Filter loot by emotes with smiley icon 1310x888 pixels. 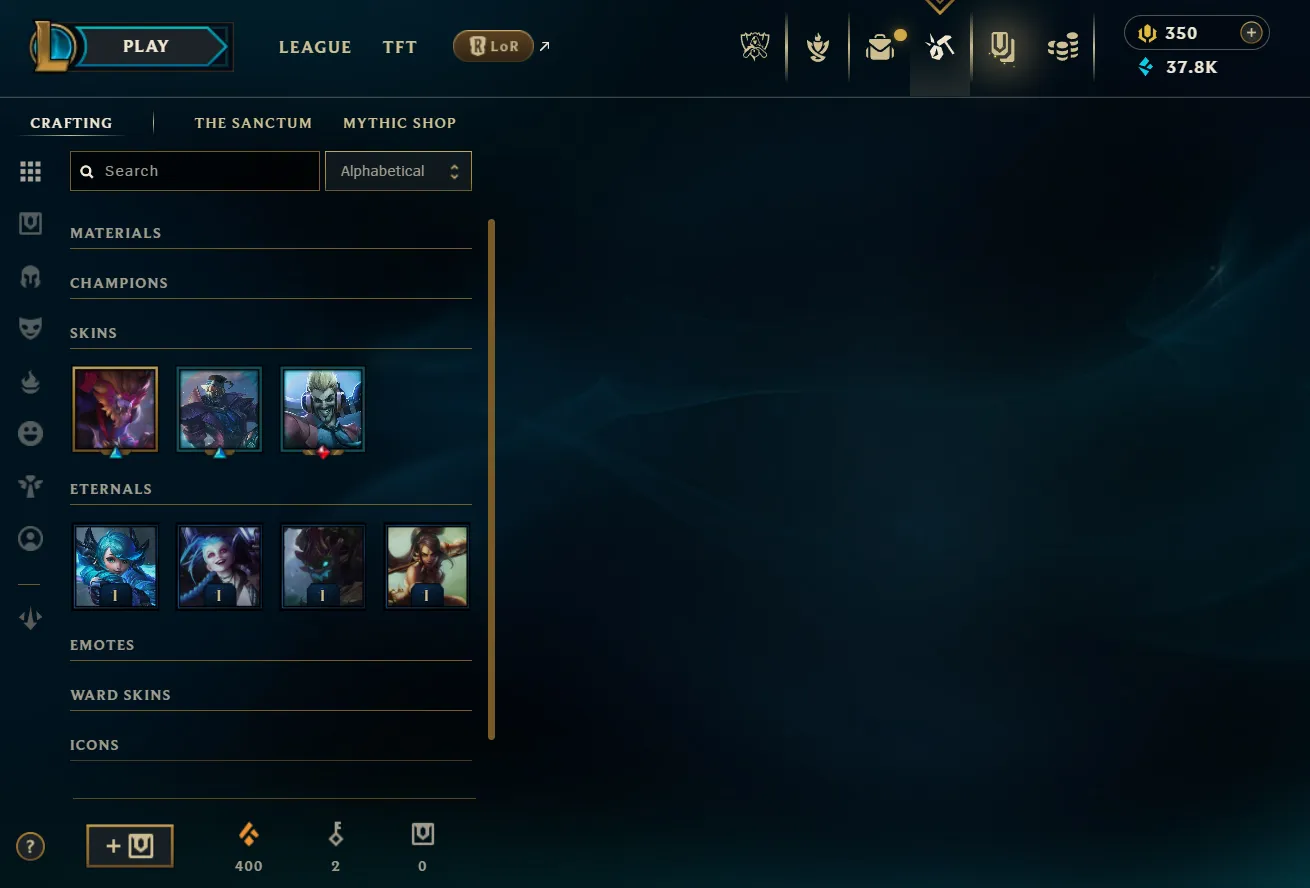(x=30, y=433)
